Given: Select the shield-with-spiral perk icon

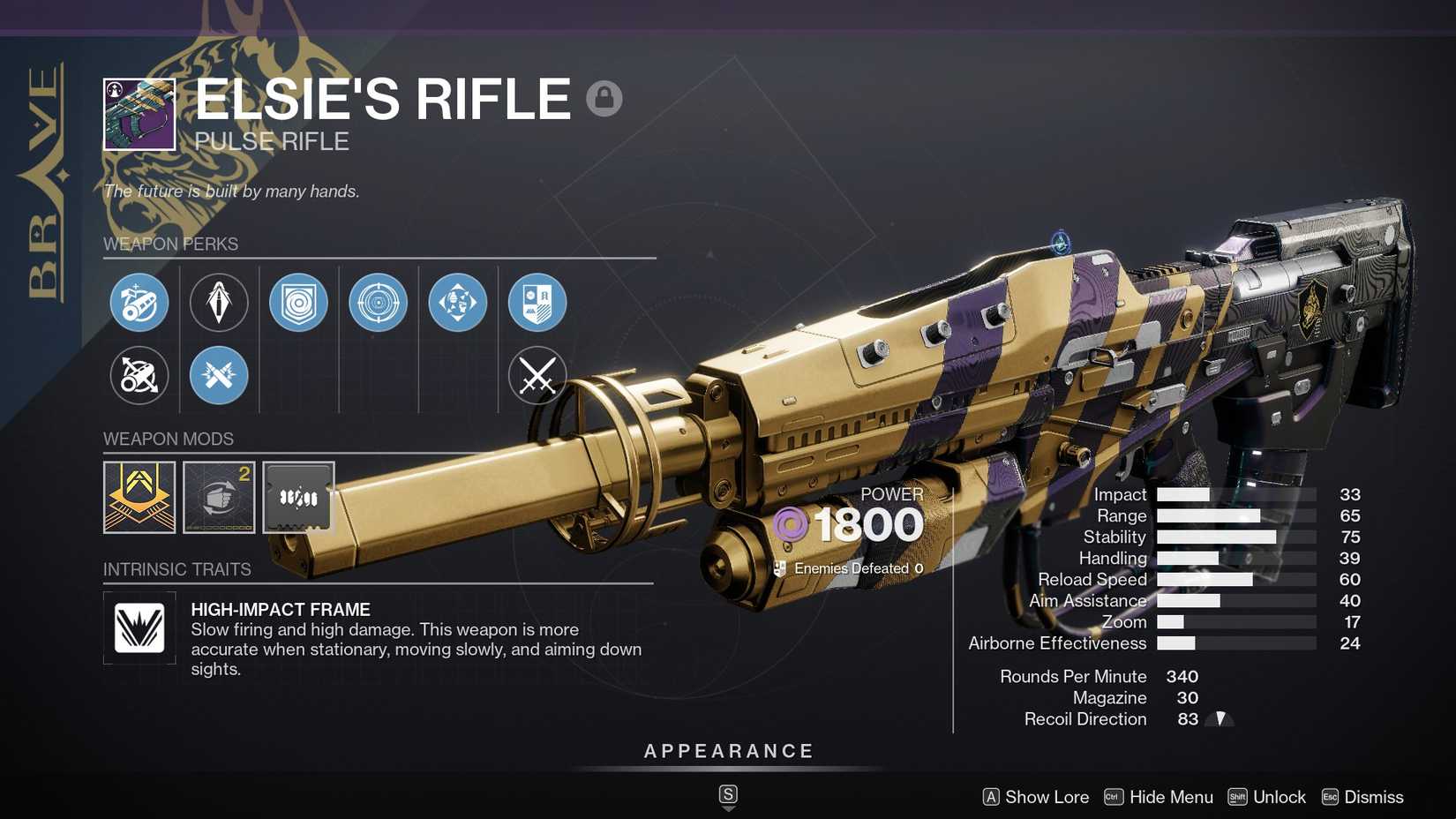Looking at the screenshot, I should click(298, 302).
